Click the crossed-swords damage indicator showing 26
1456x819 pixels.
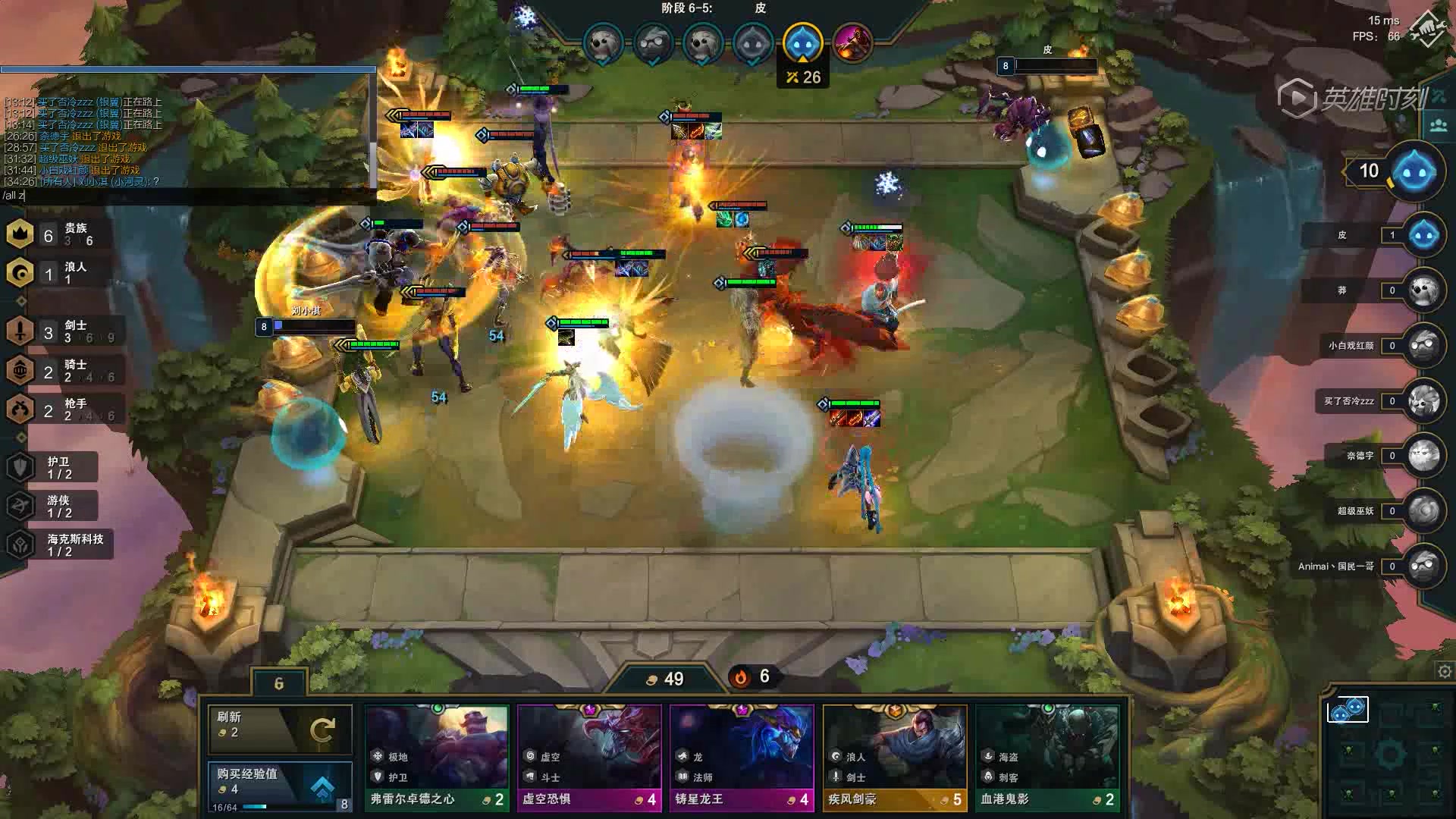point(803,76)
